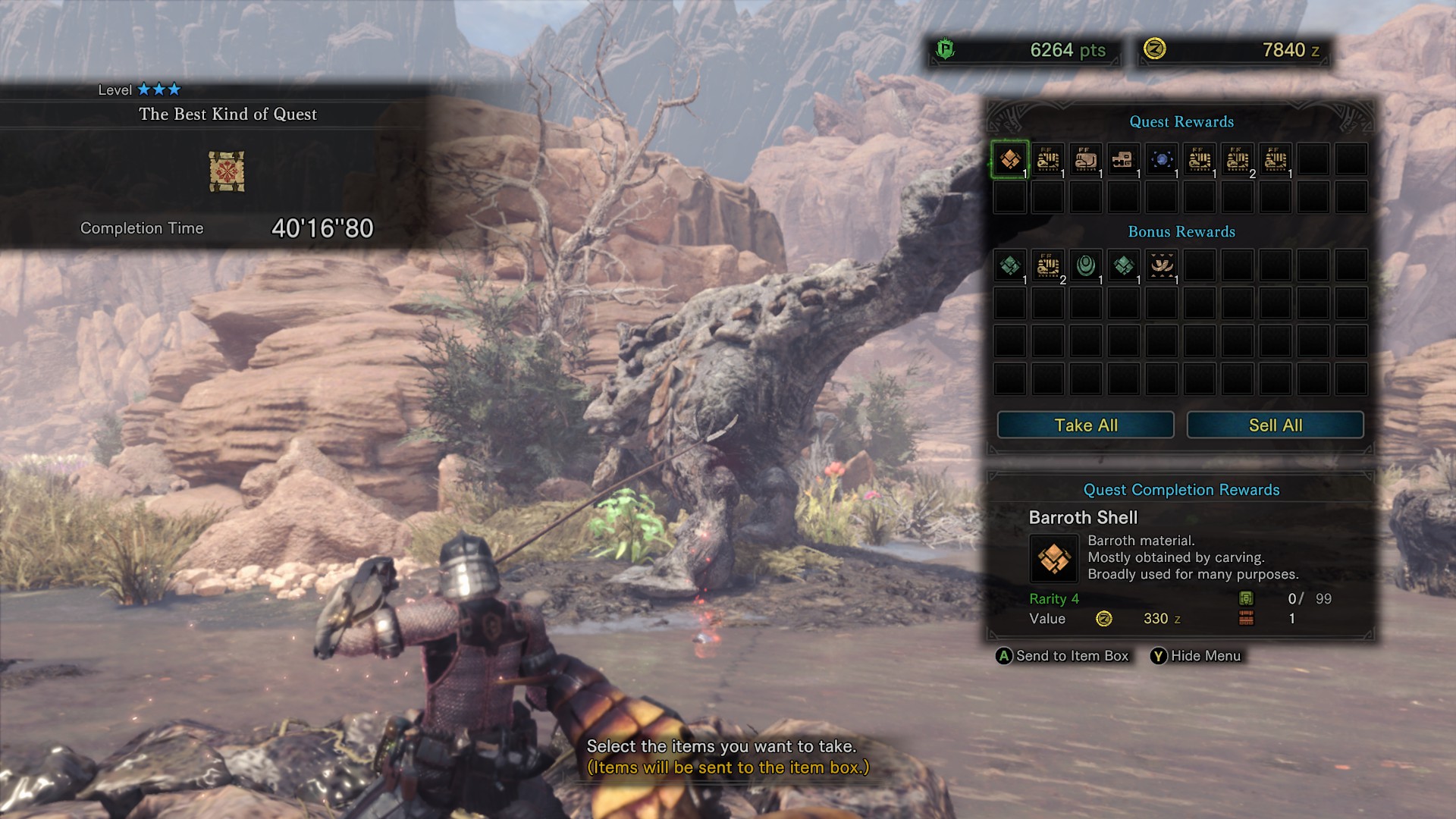Choose the quest reward stack of two
The width and height of the screenshot is (1456, 819).
pos(1237,160)
